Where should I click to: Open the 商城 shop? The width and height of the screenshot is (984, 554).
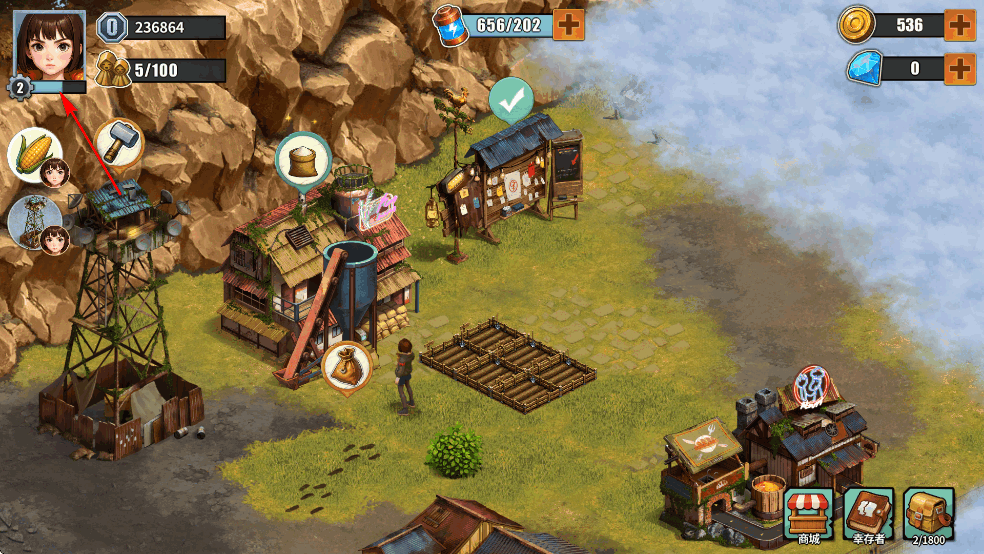coord(808,514)
